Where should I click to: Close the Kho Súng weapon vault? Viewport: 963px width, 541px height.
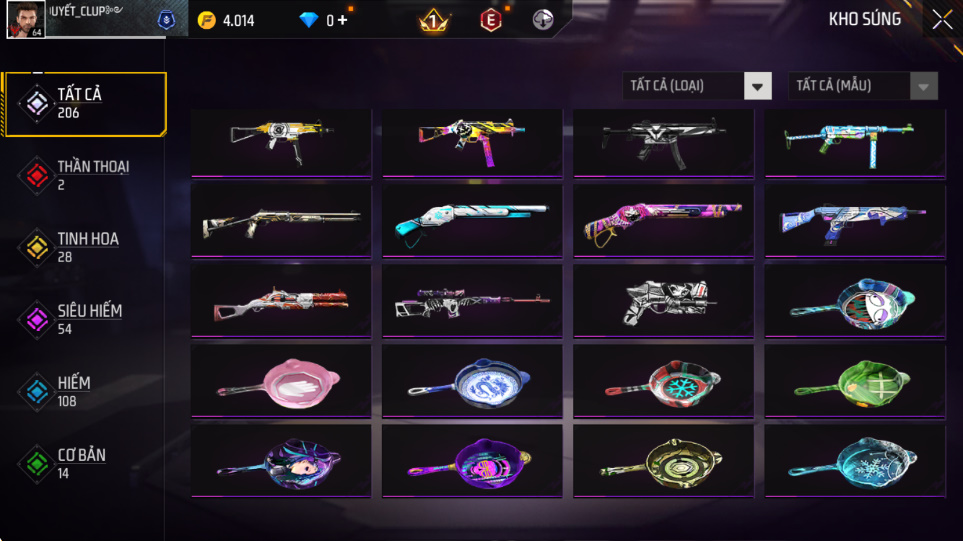[x=941, y=20]
